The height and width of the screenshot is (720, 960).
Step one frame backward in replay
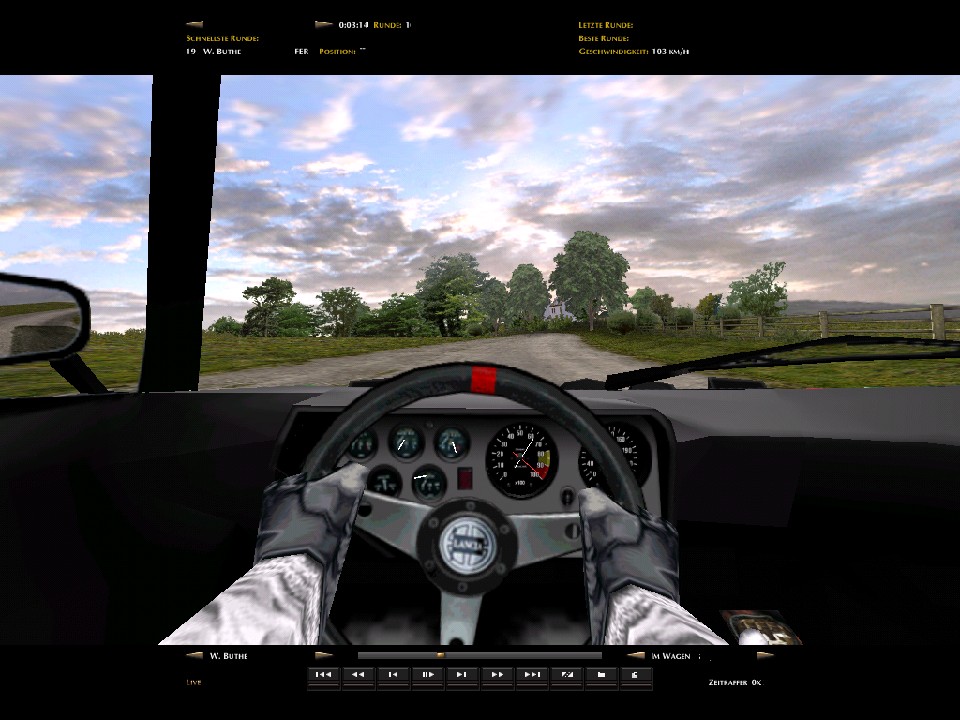tap(392, 675)
